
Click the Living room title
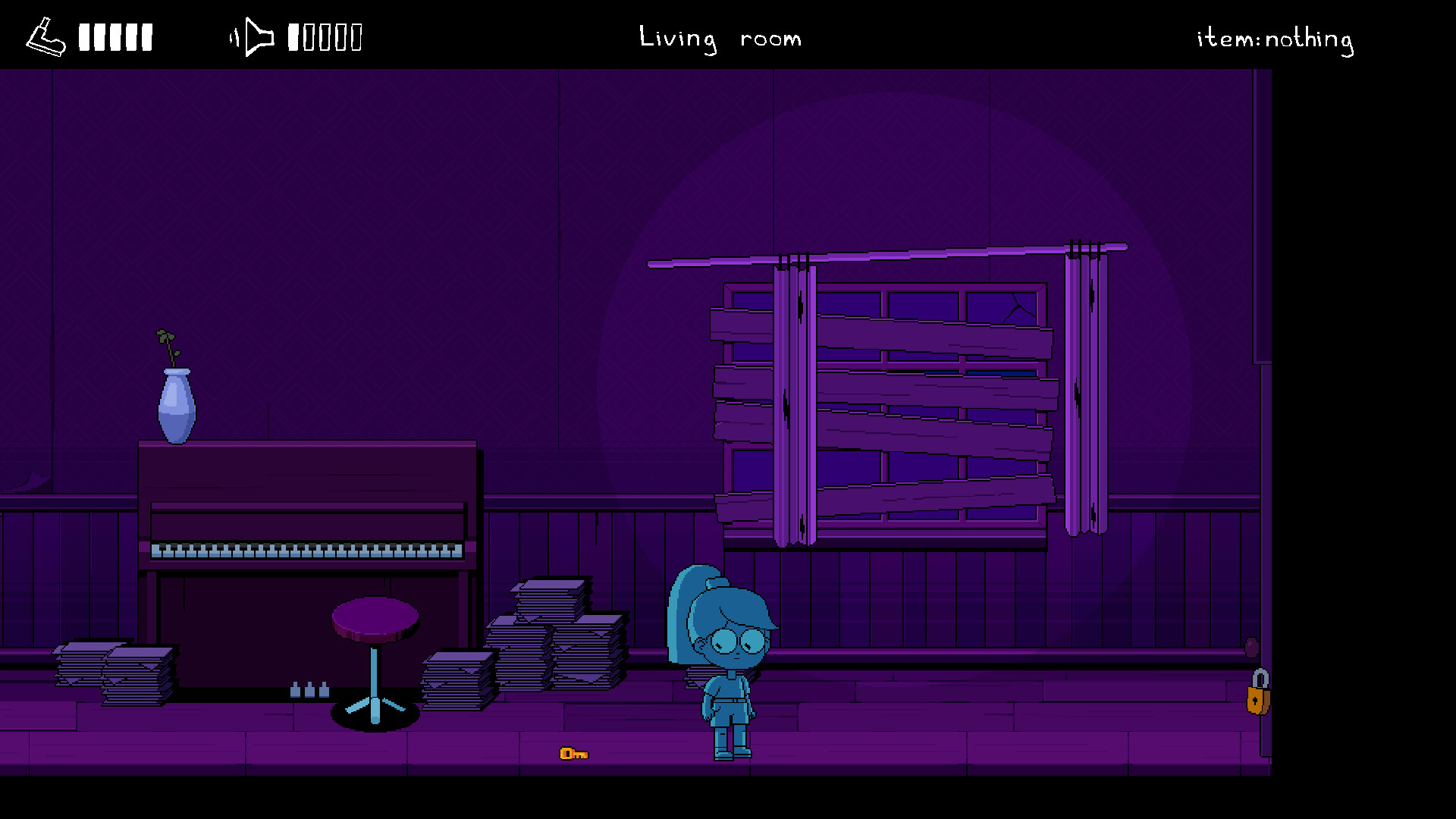pyautogui.click(x=720, y=38)
